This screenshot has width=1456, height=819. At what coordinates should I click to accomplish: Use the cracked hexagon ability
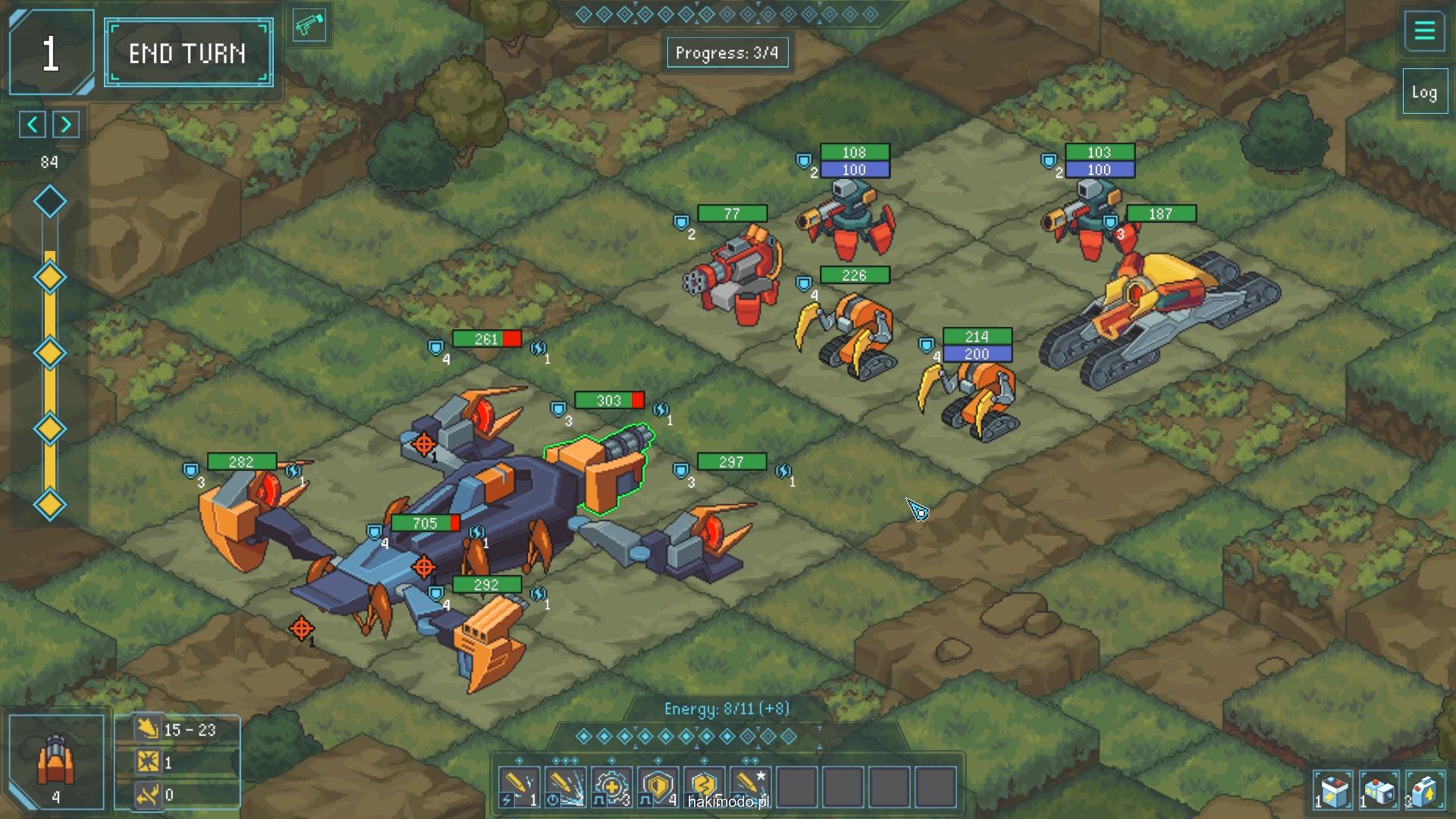coord(704,786)
